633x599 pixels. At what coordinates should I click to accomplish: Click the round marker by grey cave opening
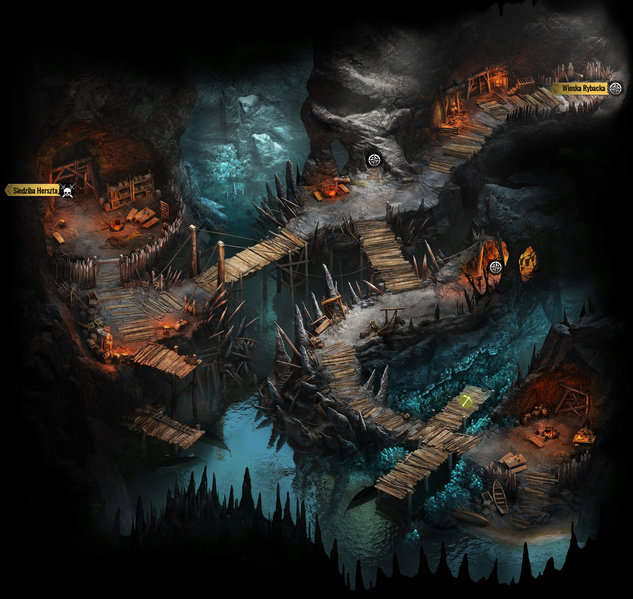pos(374,160)
